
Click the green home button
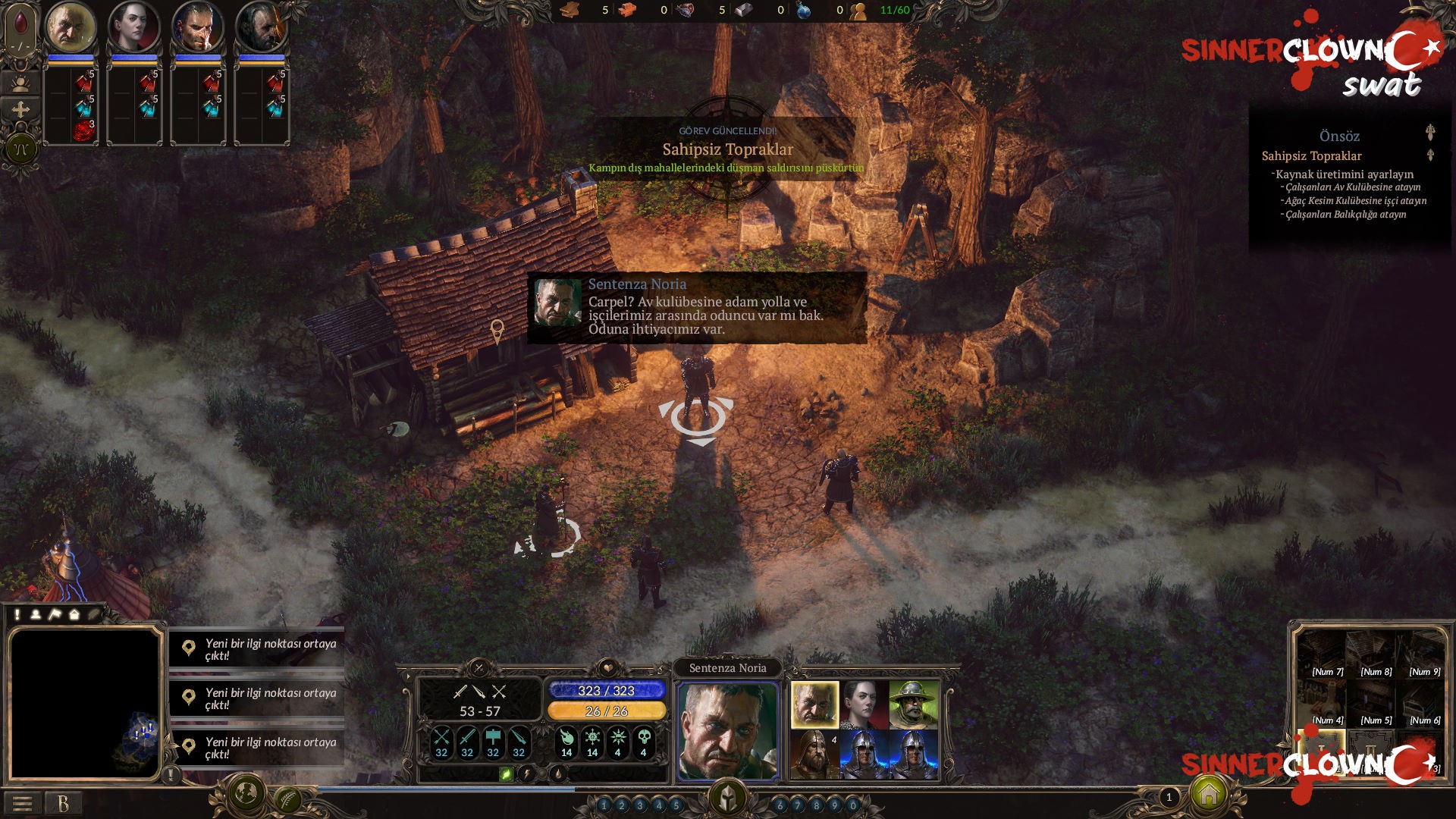(1209, 794)
